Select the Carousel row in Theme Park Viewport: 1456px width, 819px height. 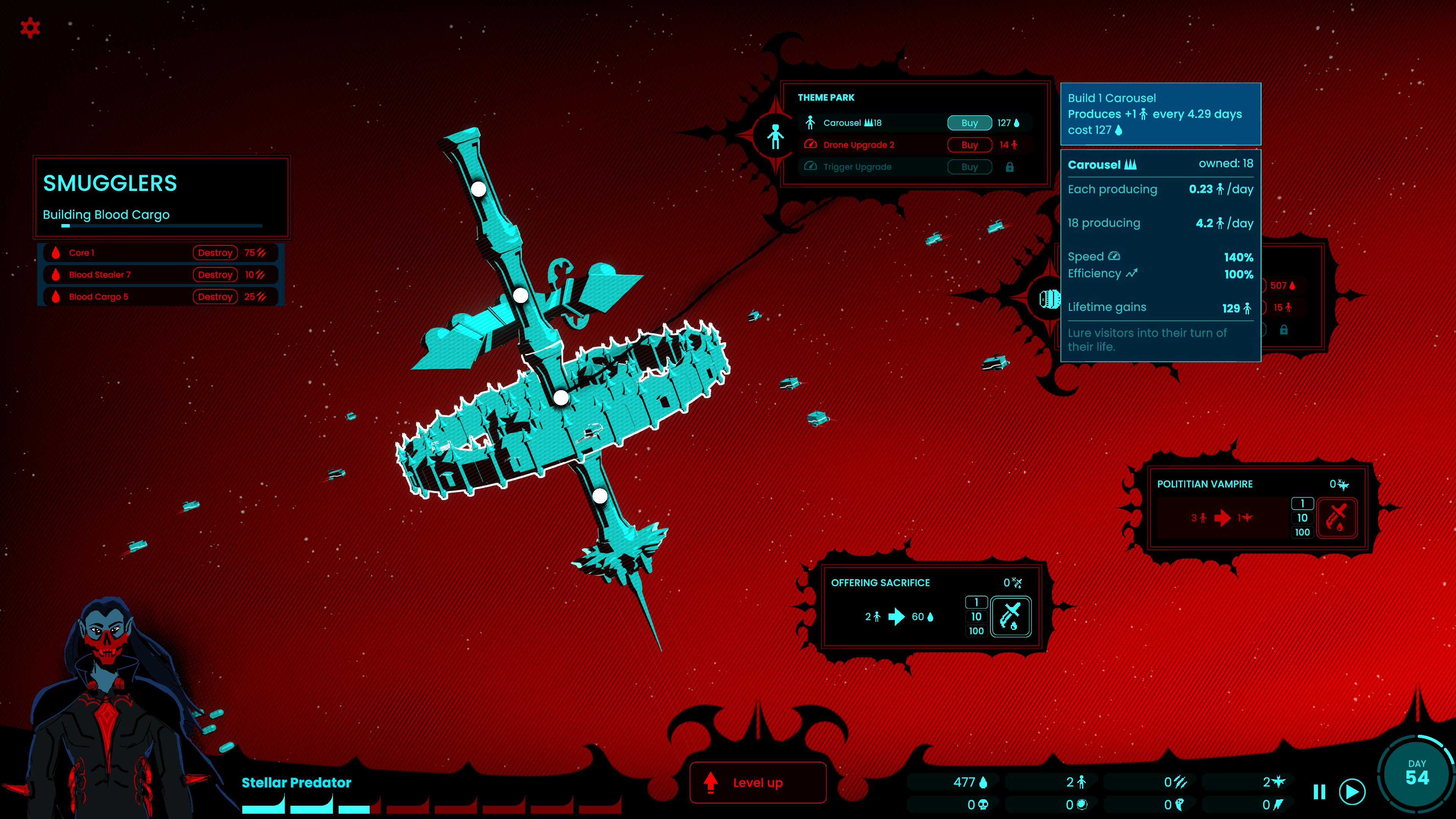click(871, 122)
